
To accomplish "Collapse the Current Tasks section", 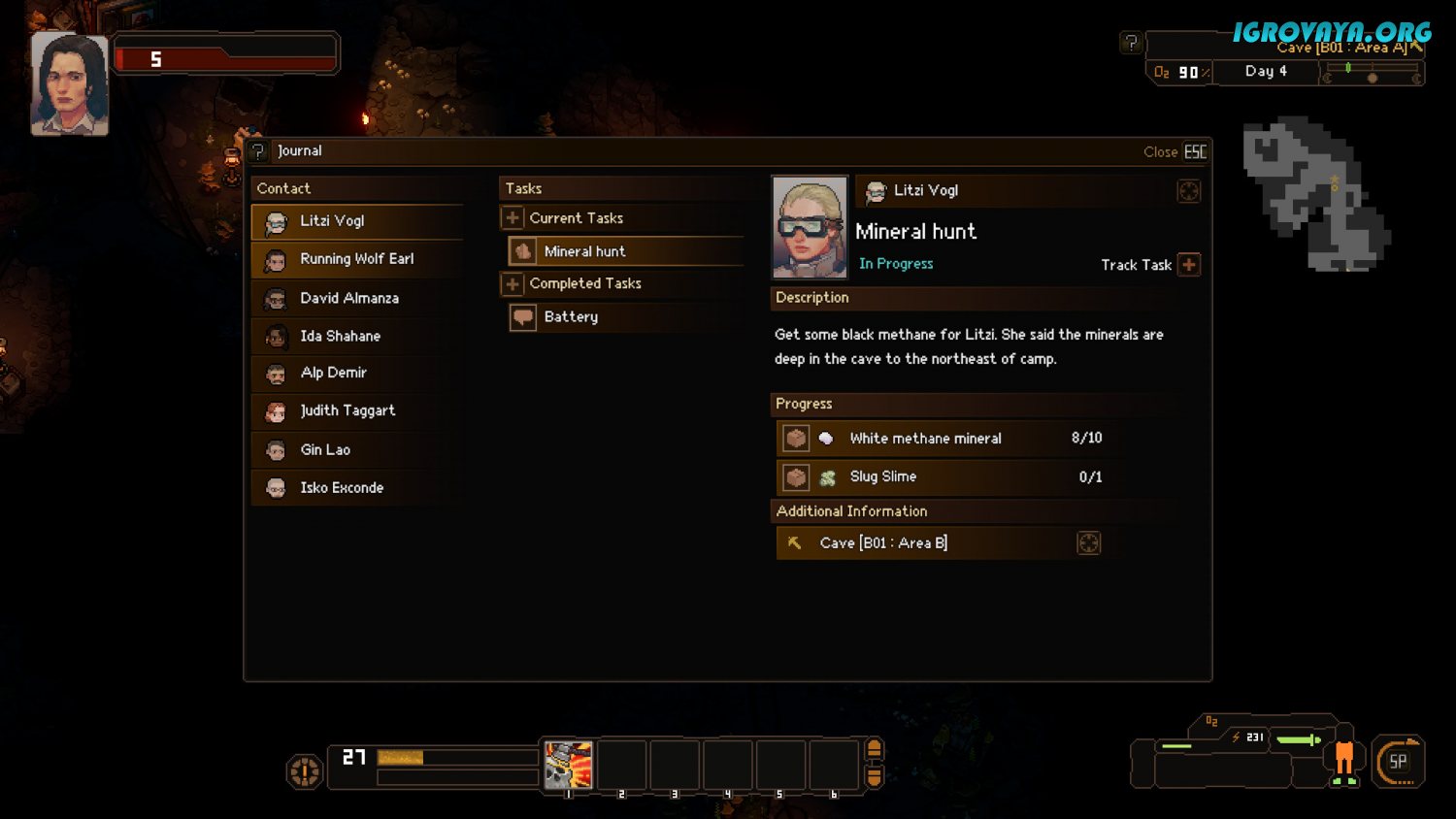I will [x=513, y=218].
